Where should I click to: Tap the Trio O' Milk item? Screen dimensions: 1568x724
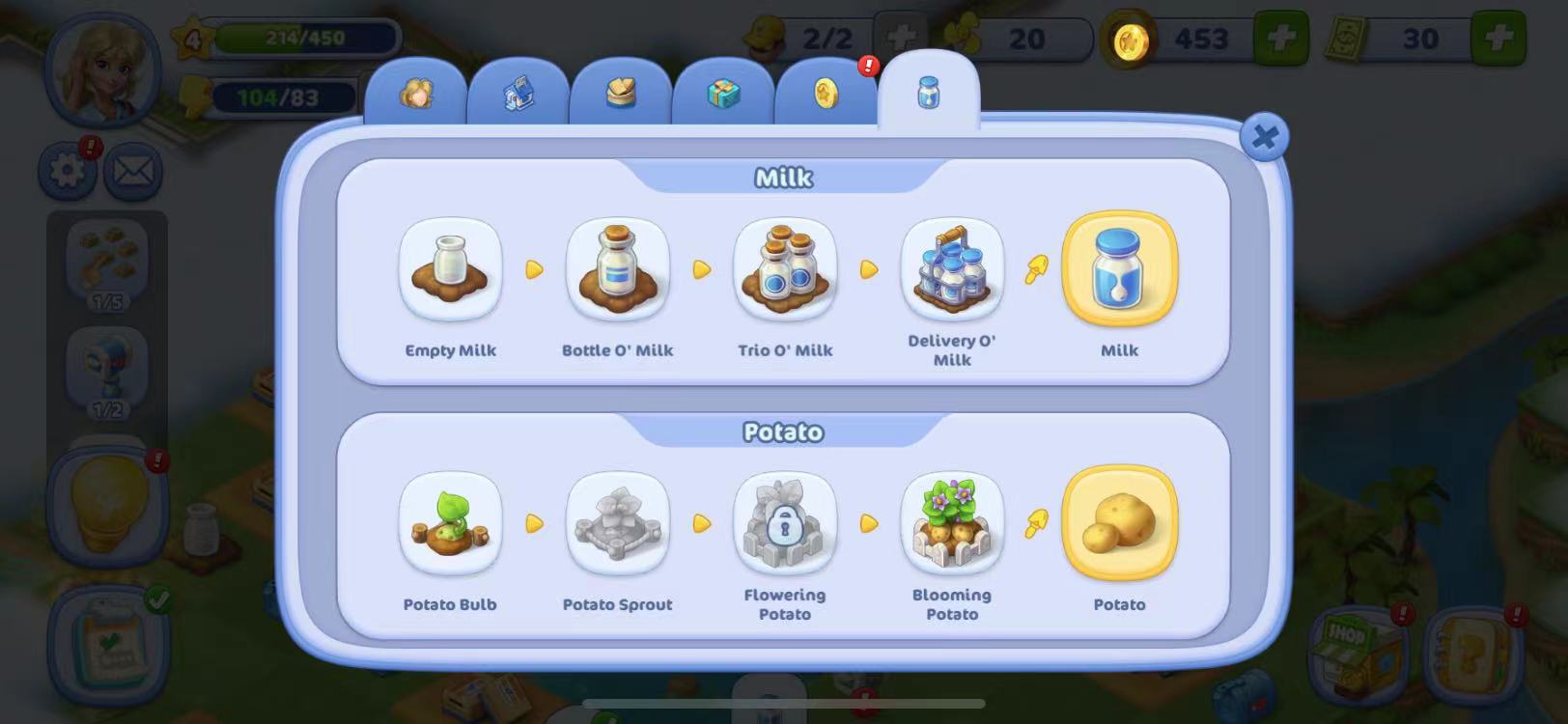(x=785, y=269)
